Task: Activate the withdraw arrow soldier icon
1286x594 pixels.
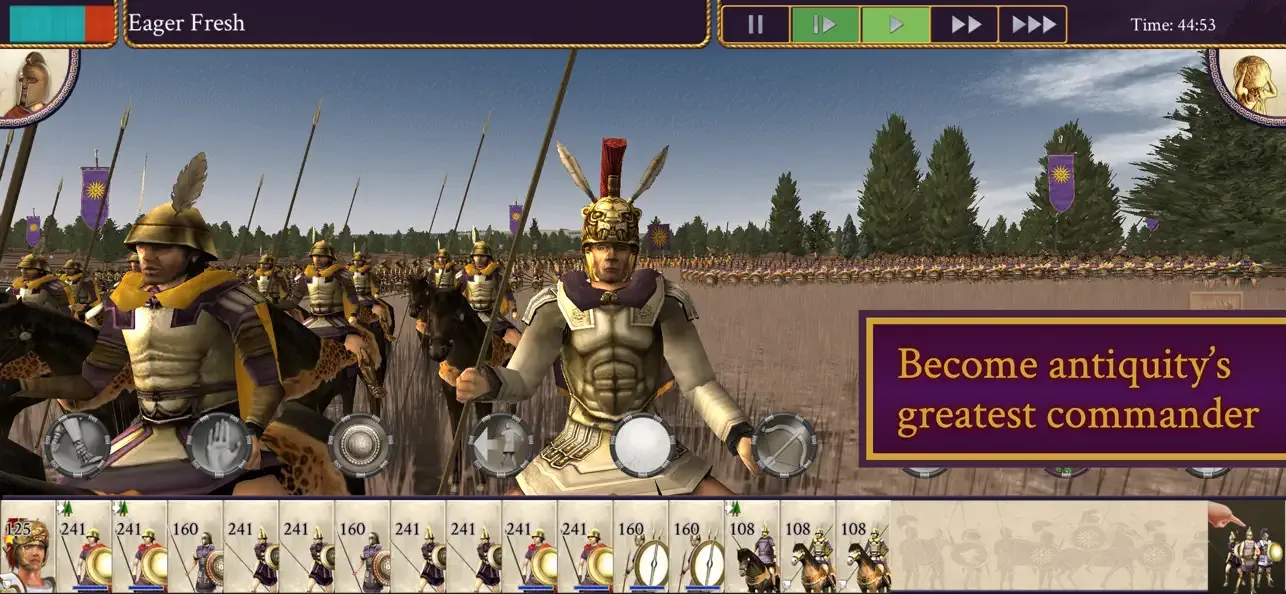Action: tap(501, 443)
